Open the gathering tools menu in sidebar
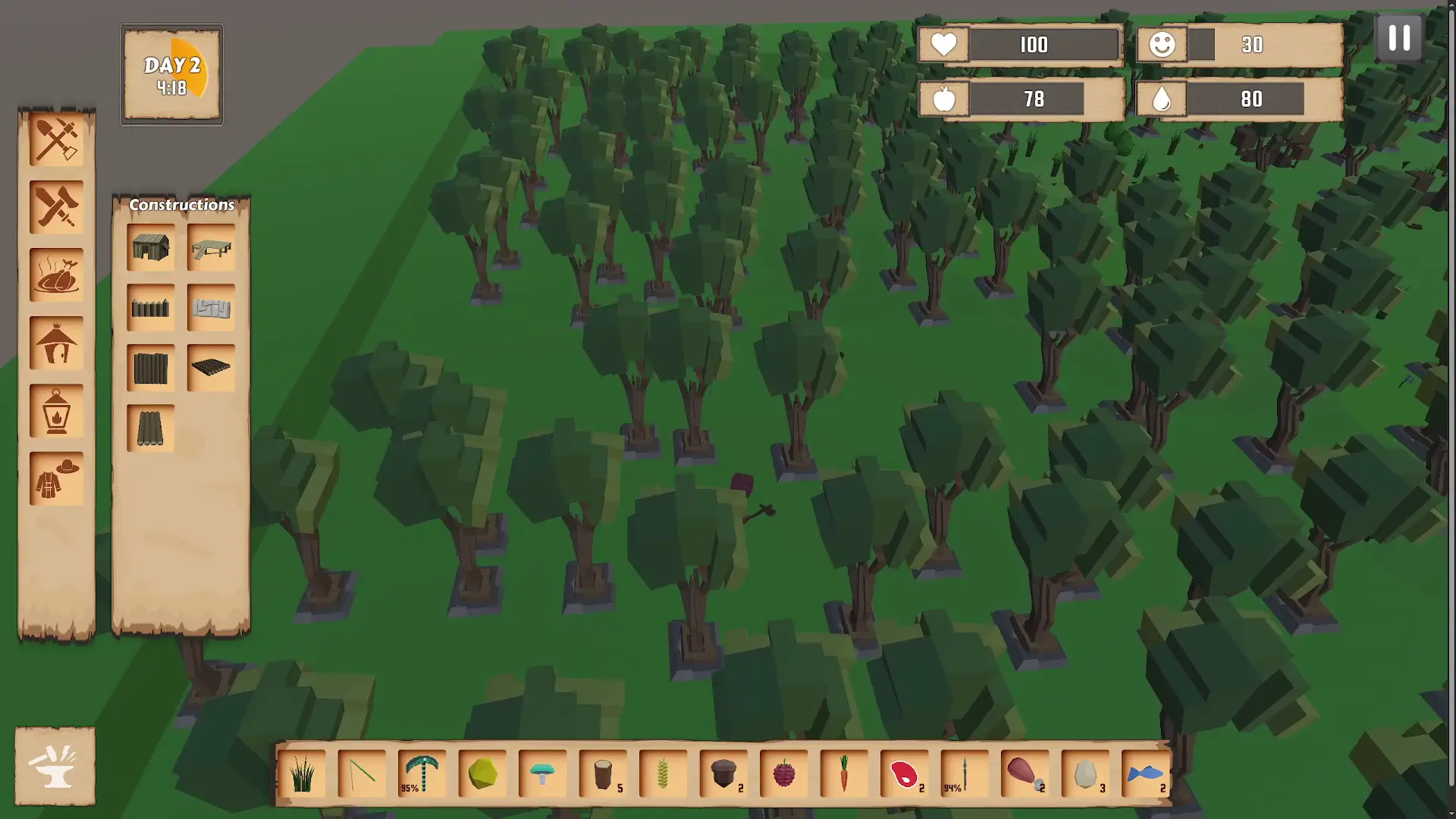1456x819 pixels. (55, 140)
